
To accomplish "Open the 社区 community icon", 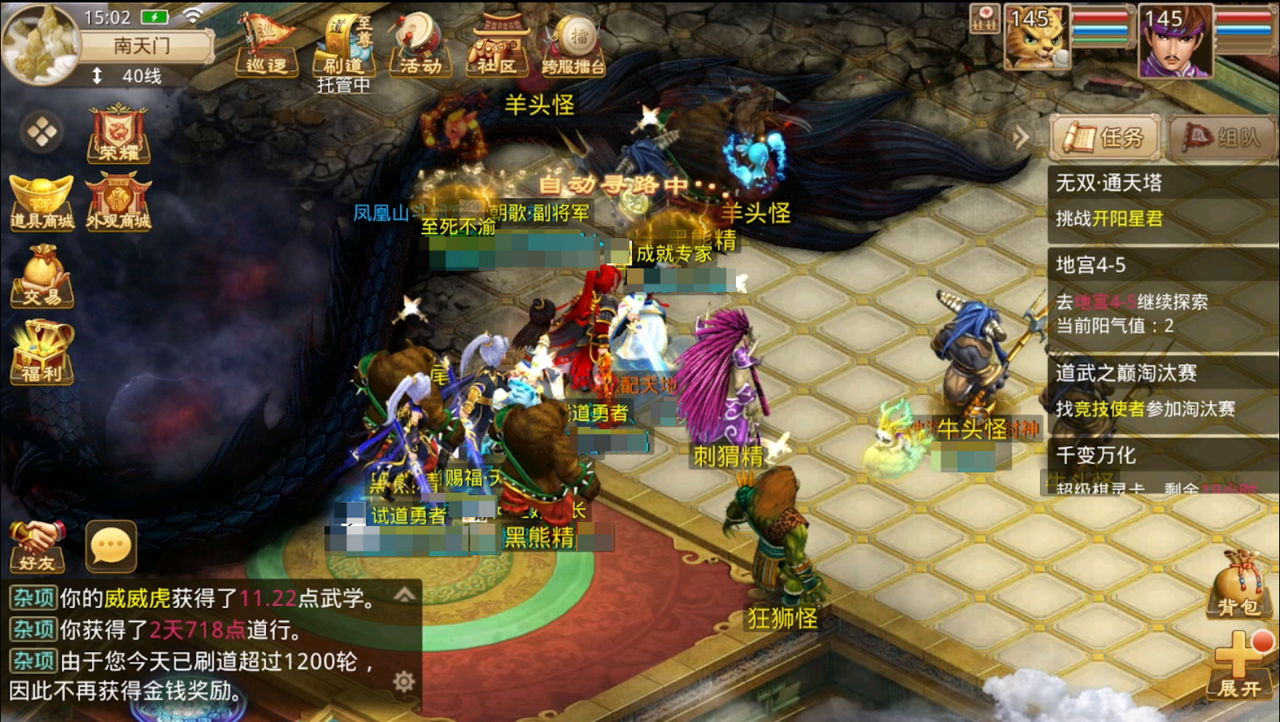I will coord(500,45).
